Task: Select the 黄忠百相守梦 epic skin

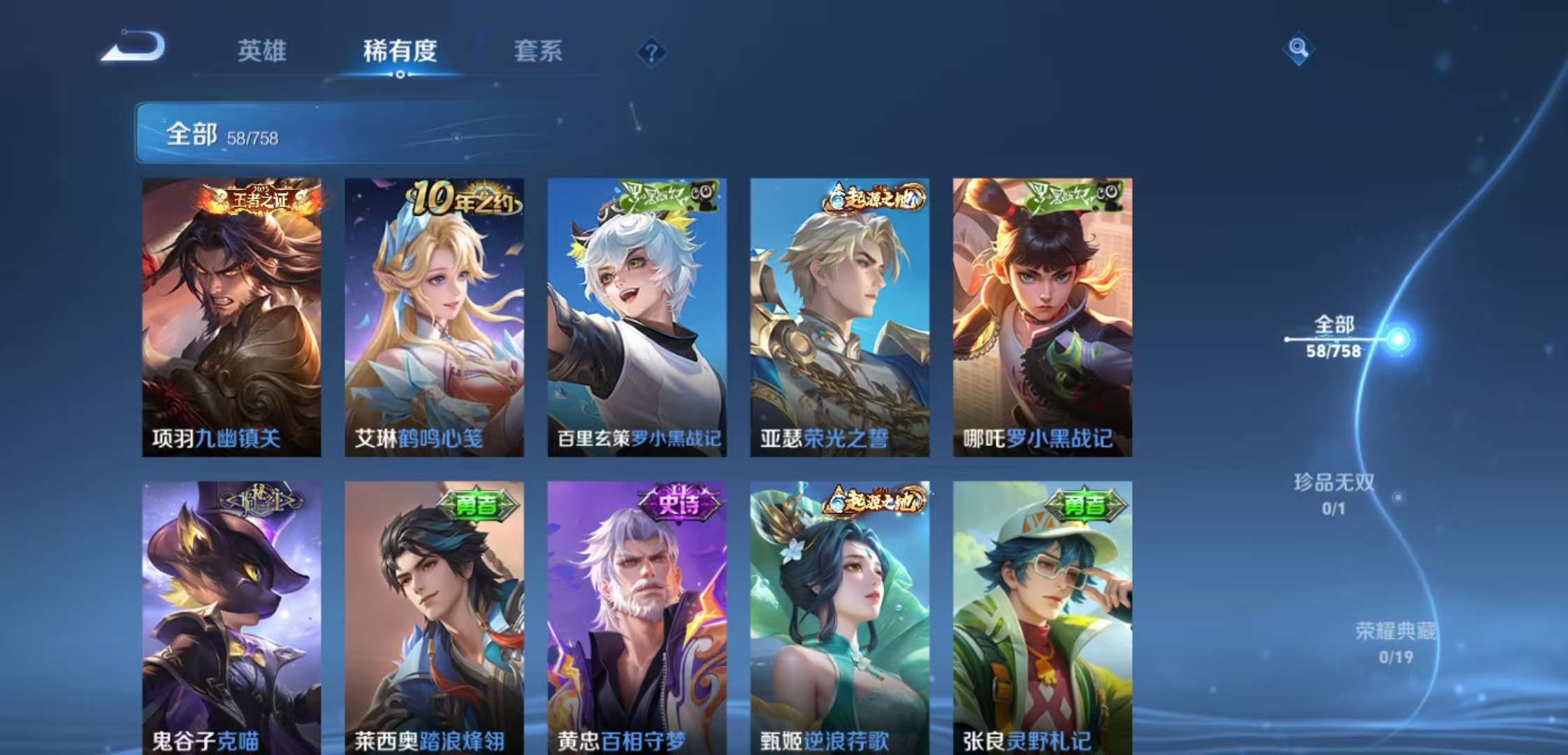Action: [x=637, y=615]
